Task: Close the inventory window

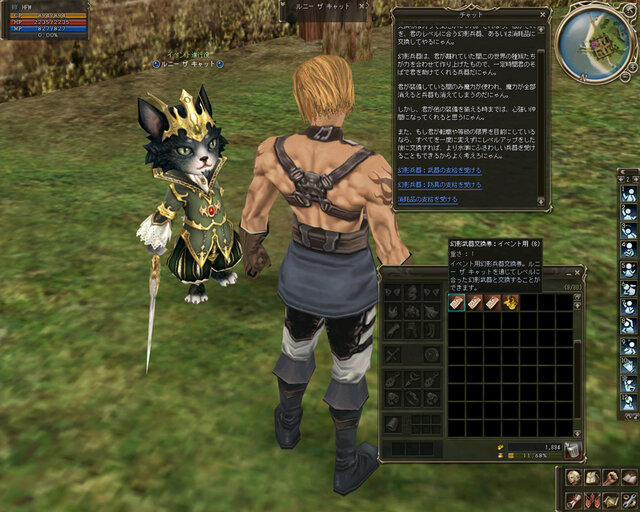Action: tap(576, 273)
